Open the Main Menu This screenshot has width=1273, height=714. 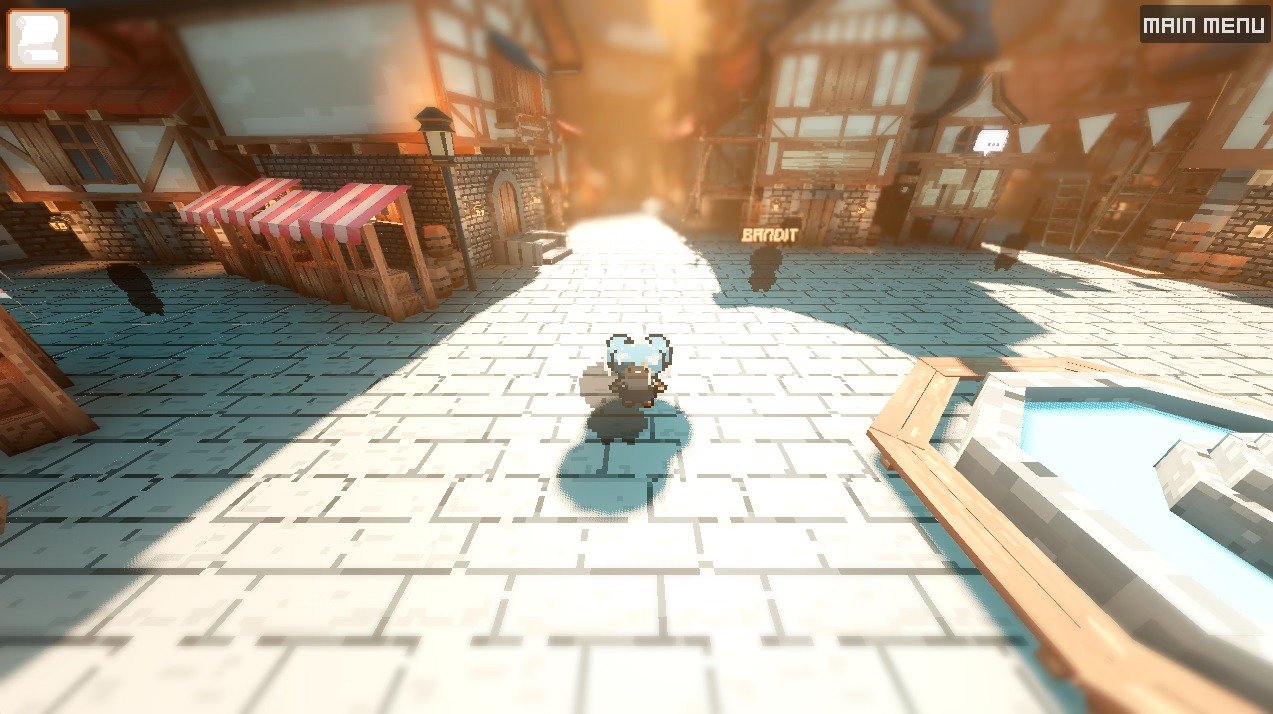(1204, 25)
